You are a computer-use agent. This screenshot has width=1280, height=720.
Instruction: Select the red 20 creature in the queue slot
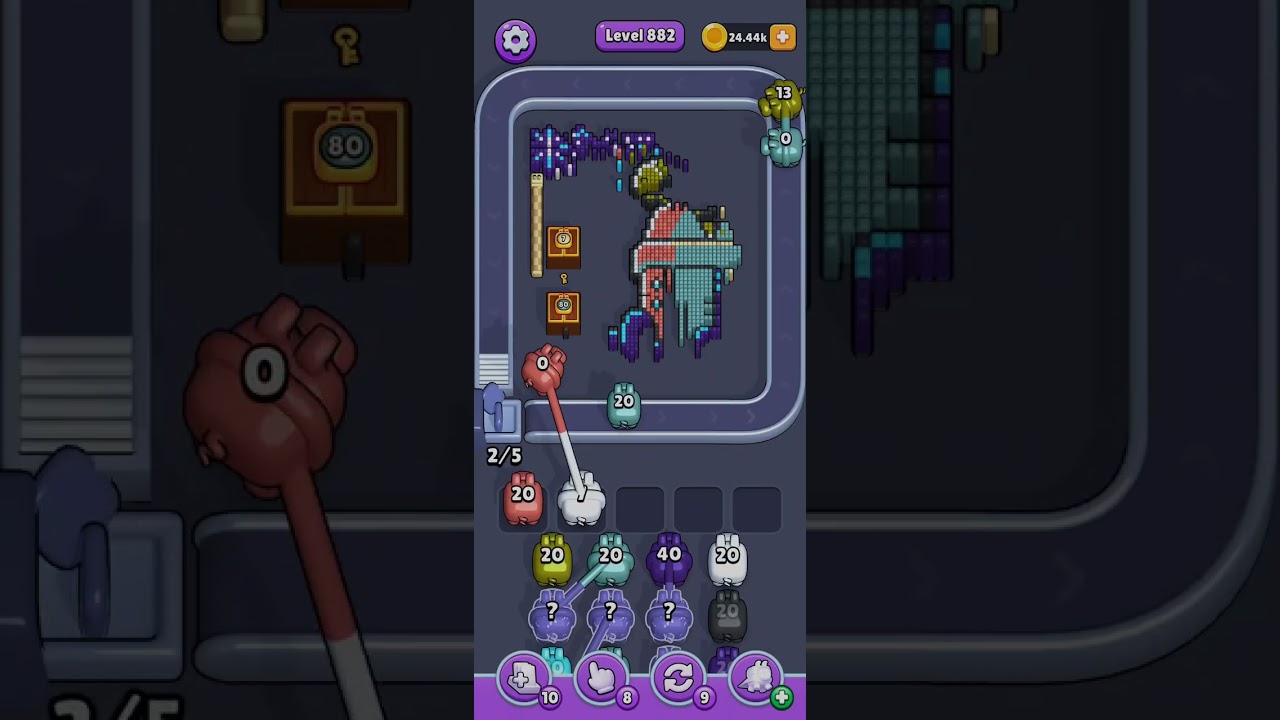click(x=521, y=500)
